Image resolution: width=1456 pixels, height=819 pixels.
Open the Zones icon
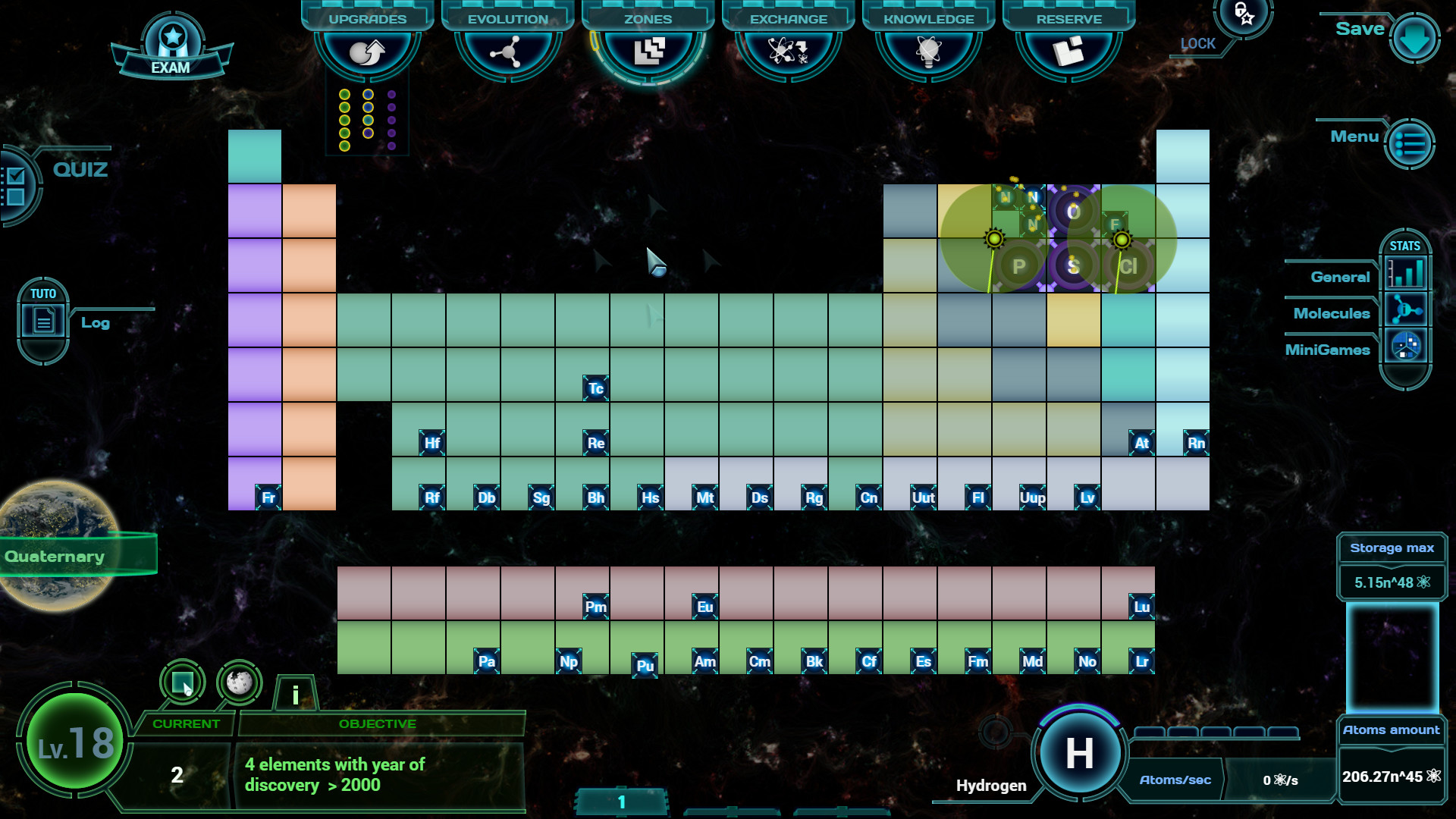(x=648, y=52)
